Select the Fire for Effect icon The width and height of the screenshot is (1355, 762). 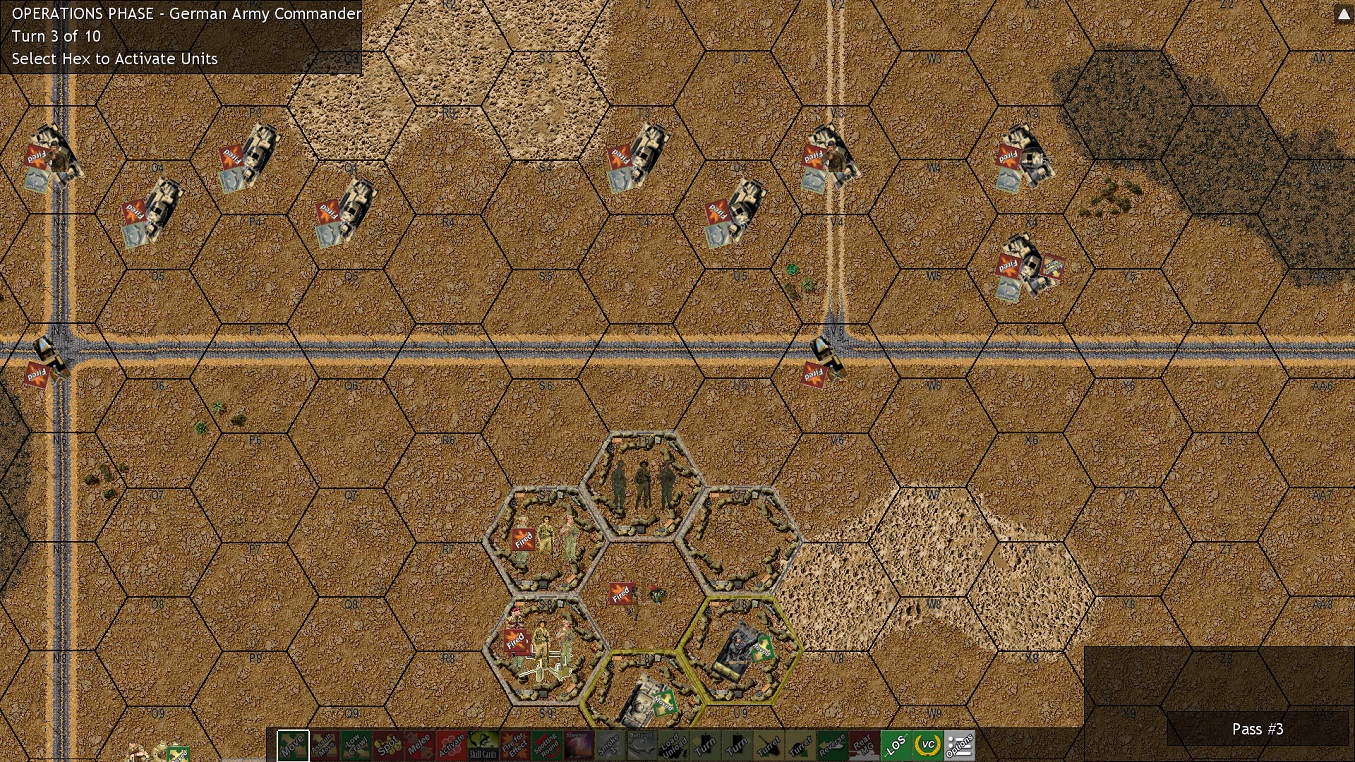[x=514, y=746]
